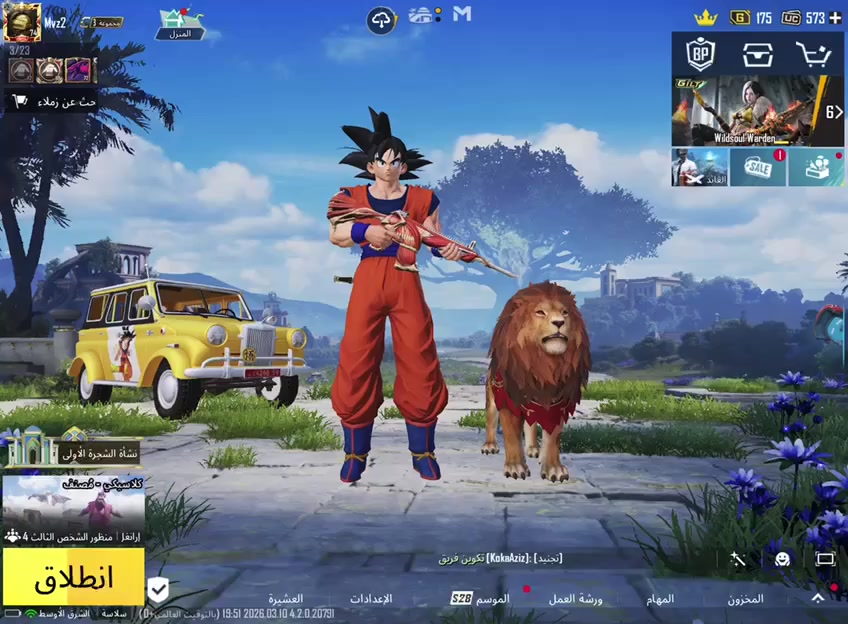Select the classic game mode thumbnail
This screenshot has height=624, width=848.
(x=73, y=502)
